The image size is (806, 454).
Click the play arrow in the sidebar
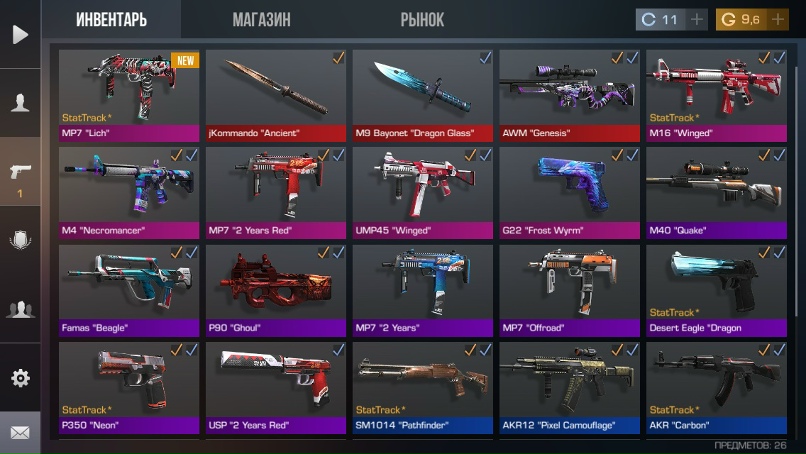[x=20, y=35]
